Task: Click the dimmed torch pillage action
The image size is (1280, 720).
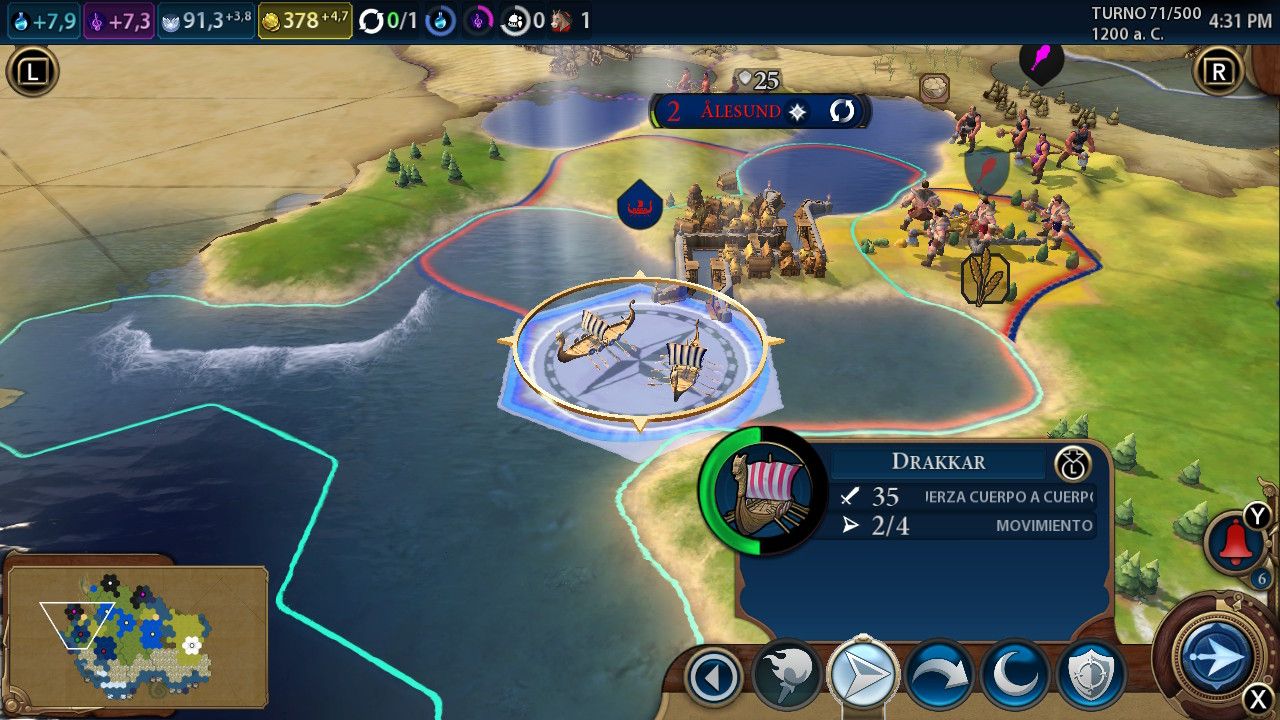Action: click(x=787, y=677)
